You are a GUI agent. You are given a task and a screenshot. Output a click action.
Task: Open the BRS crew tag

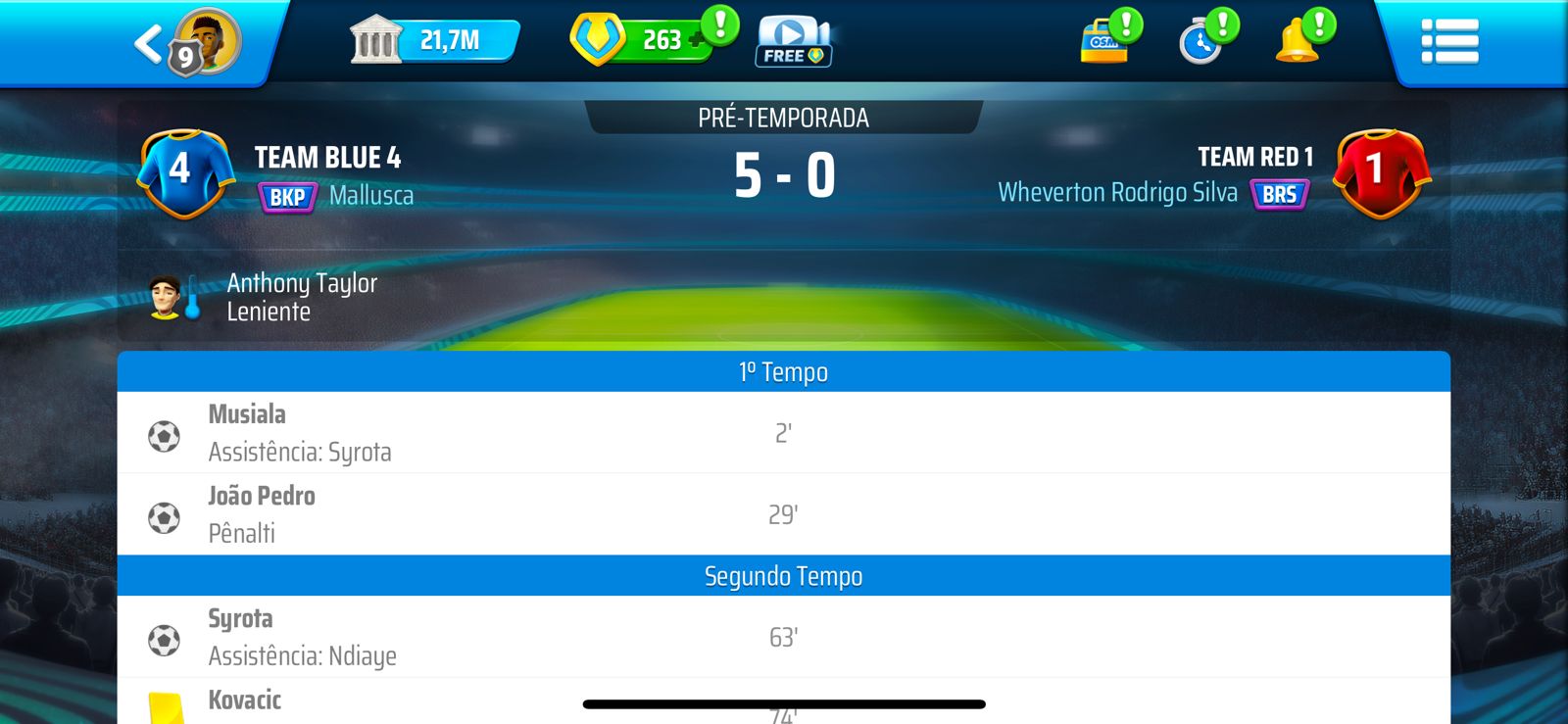[1280, 194]
